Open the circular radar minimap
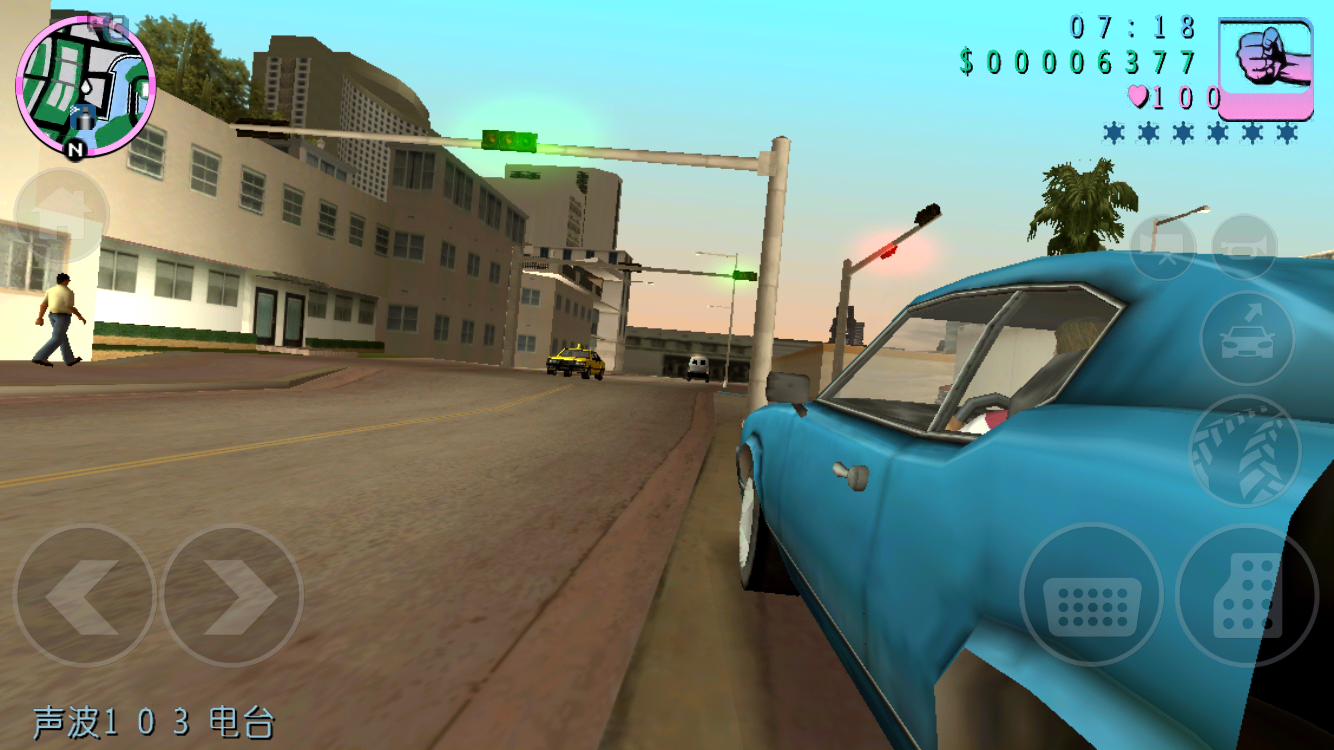This screenshot has width=1334, height=750. 85,86
